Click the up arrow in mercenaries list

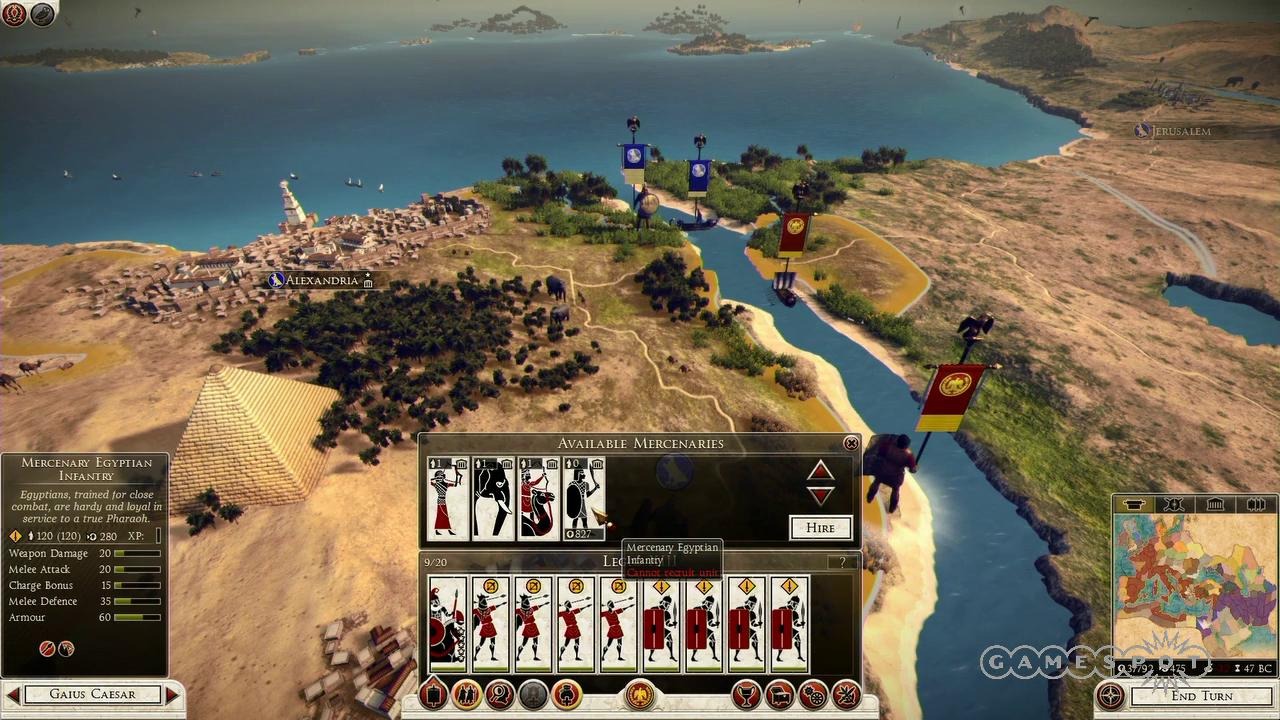coord(821,471)
